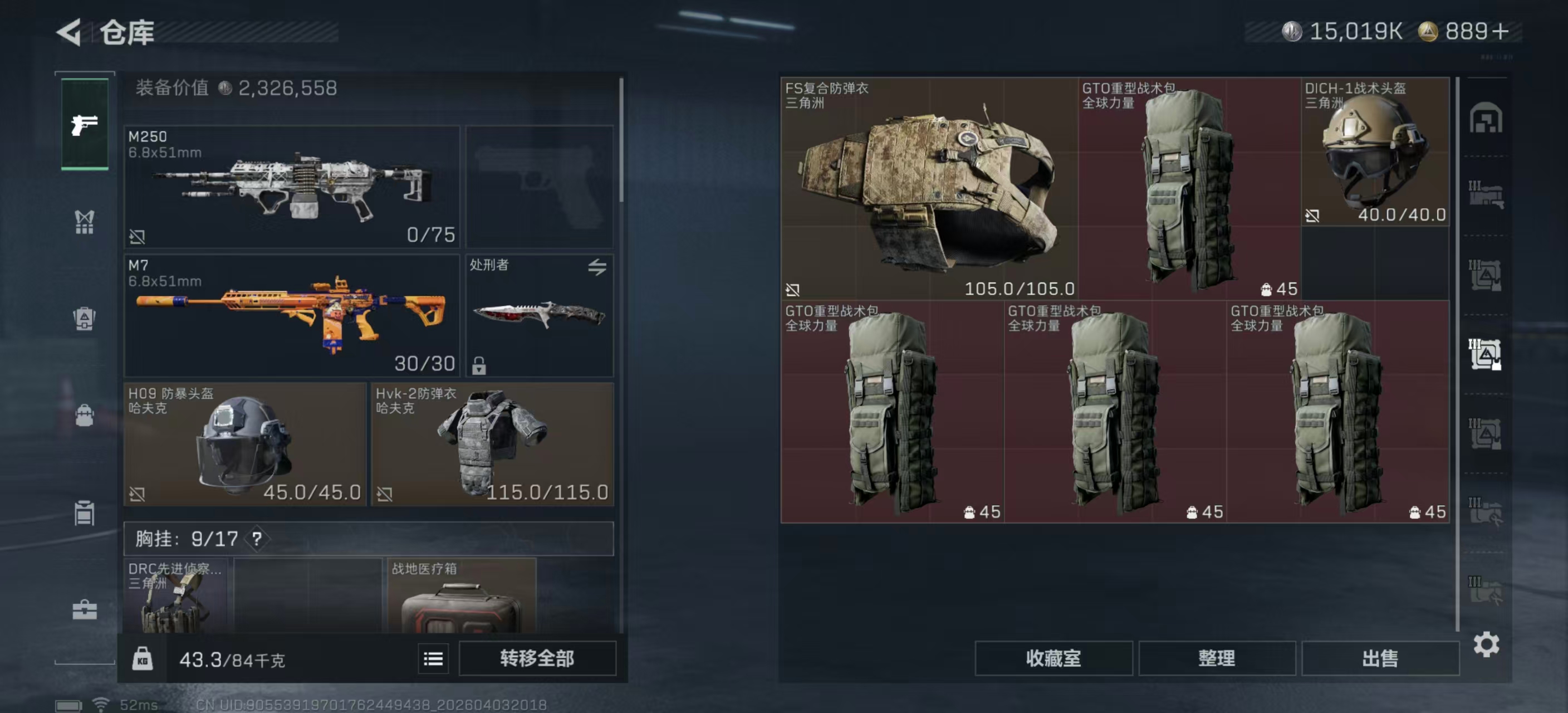Pick the FS复合防弹衣 in the stash
The width and height of the screenshot is (1568, 713).
point(929,188)
